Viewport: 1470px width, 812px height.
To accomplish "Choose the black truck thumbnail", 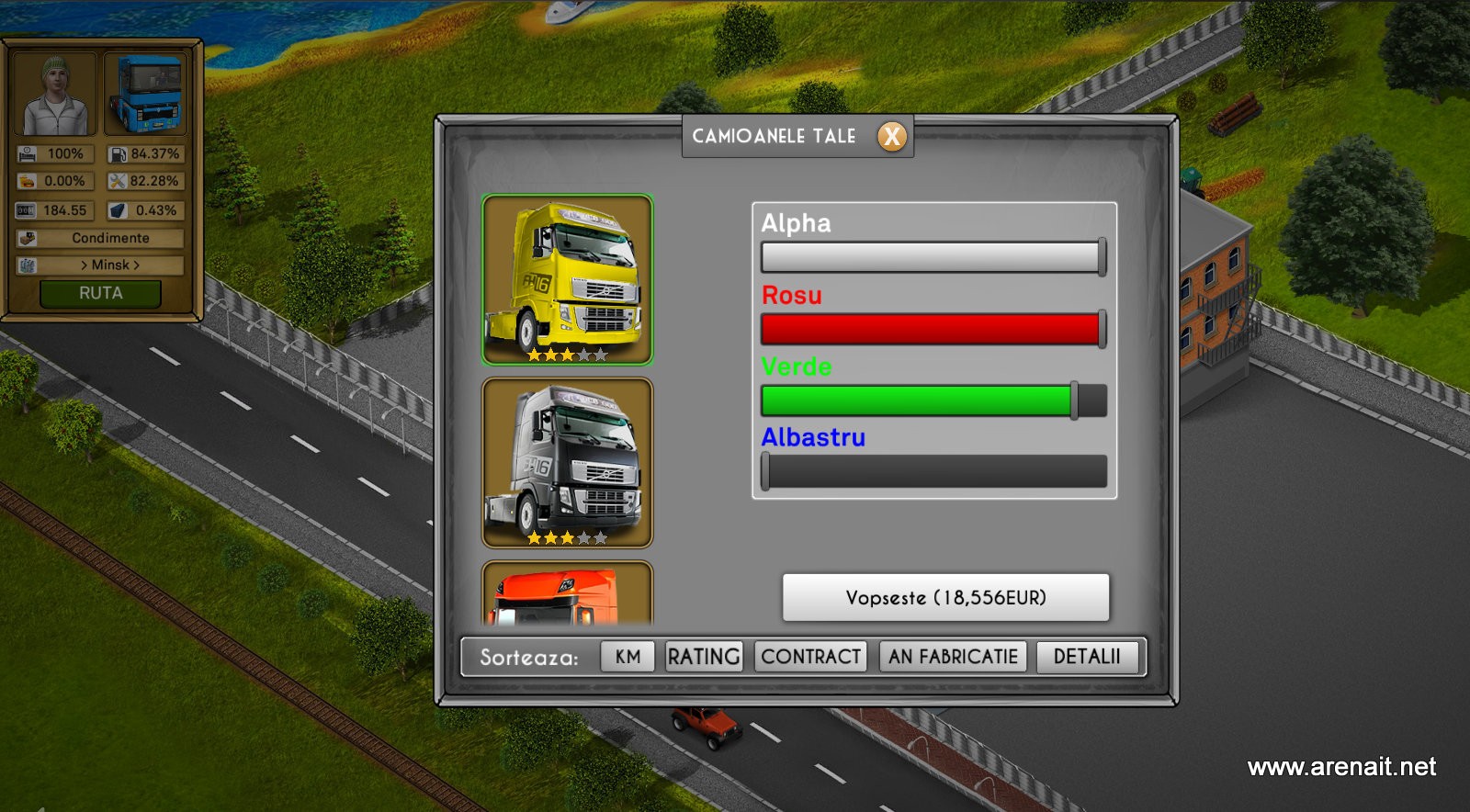I will pyautogui.click(x=567, y=462).
